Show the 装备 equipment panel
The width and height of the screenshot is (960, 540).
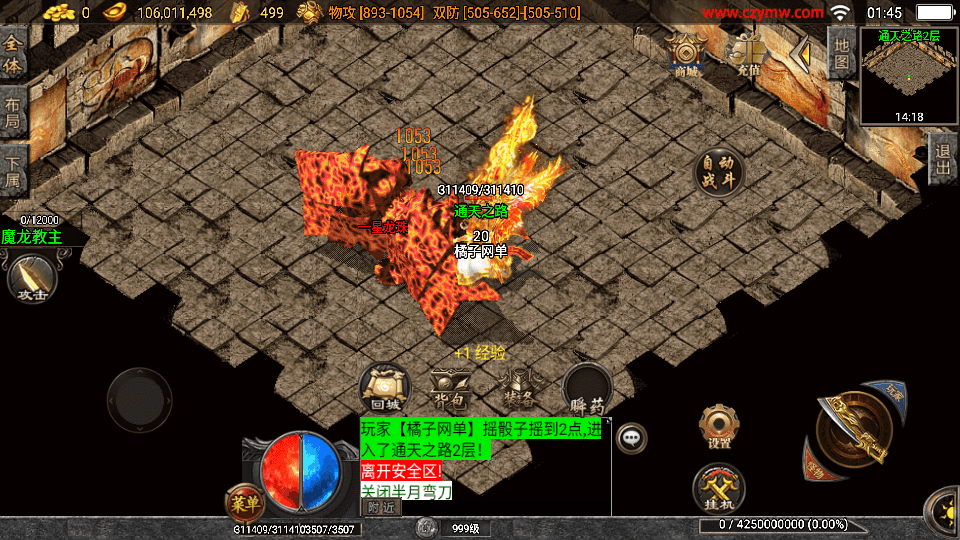pos(517,390)
